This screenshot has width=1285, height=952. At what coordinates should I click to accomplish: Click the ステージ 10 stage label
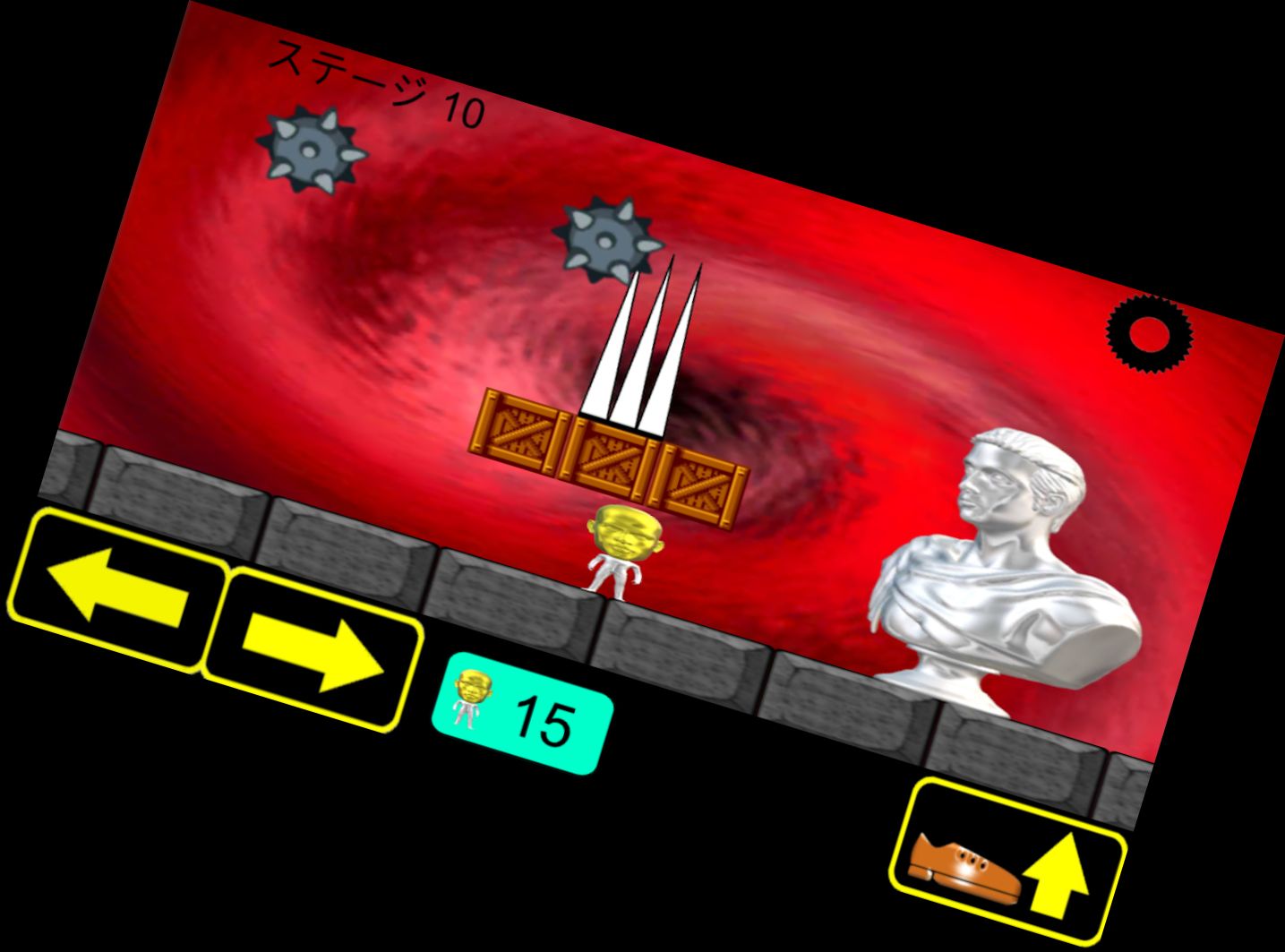tap(376, 81)
